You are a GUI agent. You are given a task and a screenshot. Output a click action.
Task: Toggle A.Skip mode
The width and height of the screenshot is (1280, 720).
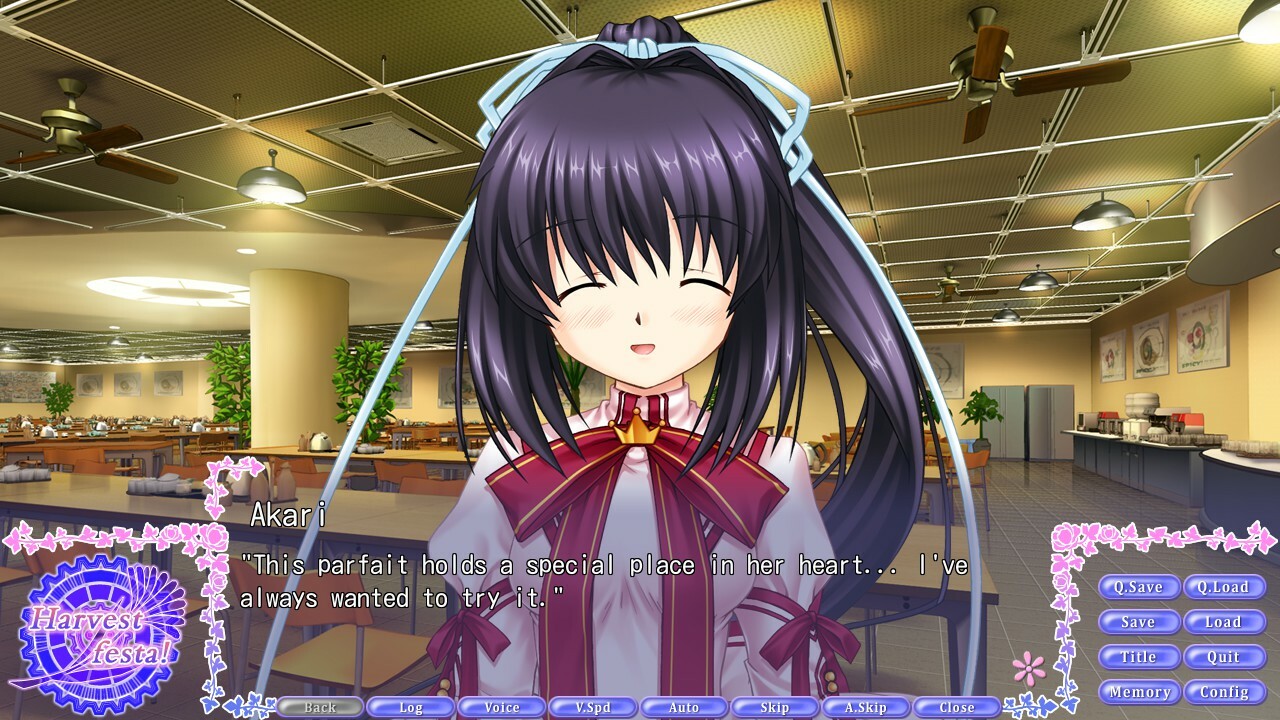pyautogui.click(x=865, y=706)
